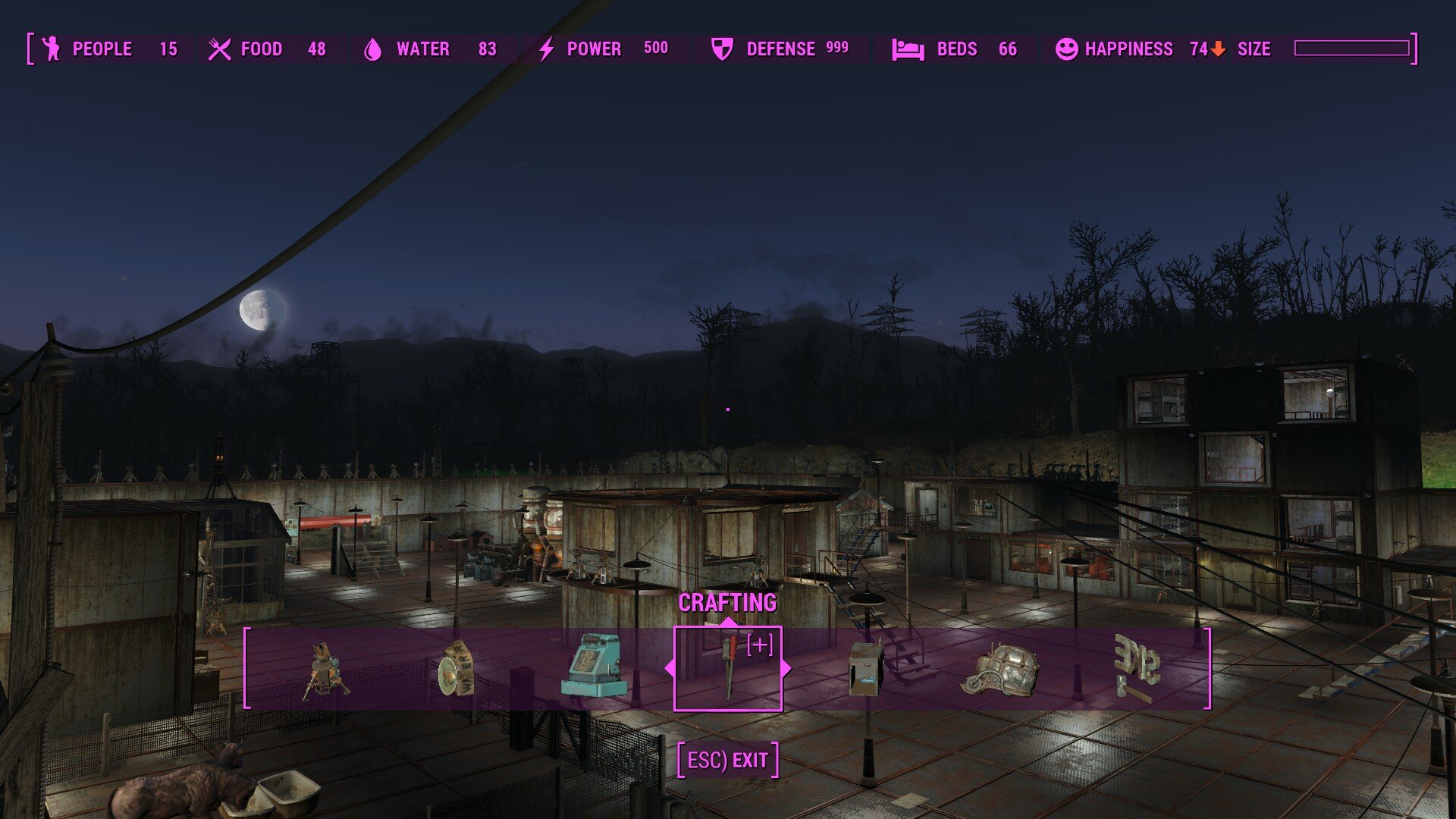Image resolution: width=1456 pixels, height=819 pixels.
Task: Click the fork-and-knife Food icon
Action: (219, 49)
